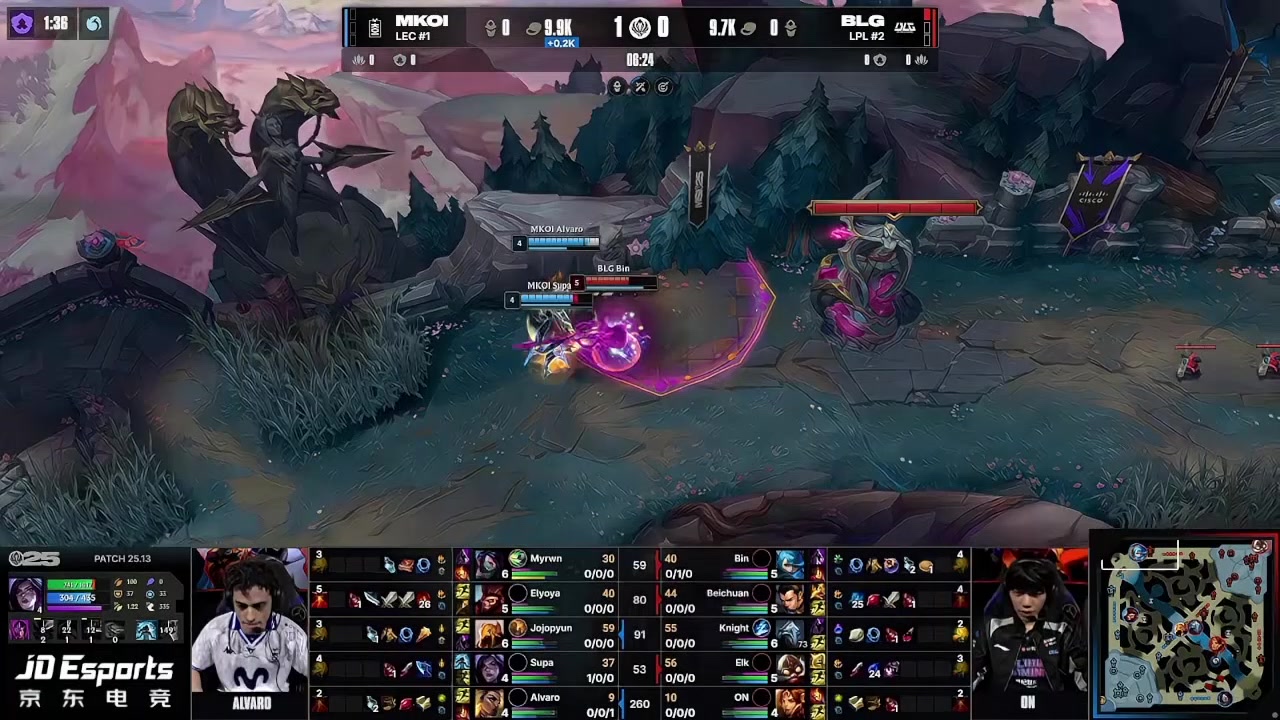Select Supa's champion portrait
The width and height of the screenshot is (1280, 720).
(x=489, y=668)
